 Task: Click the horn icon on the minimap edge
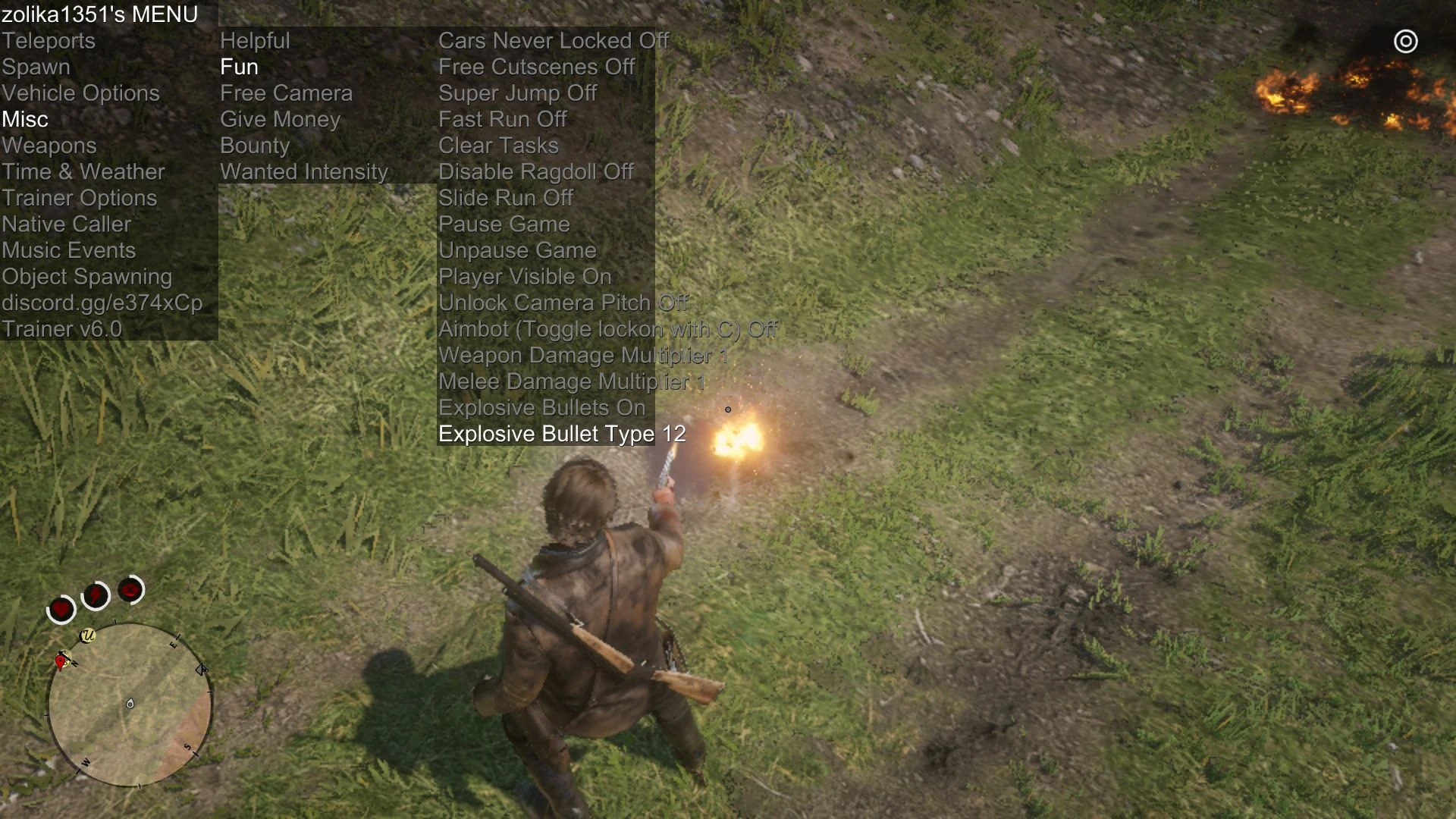point(201,669)
